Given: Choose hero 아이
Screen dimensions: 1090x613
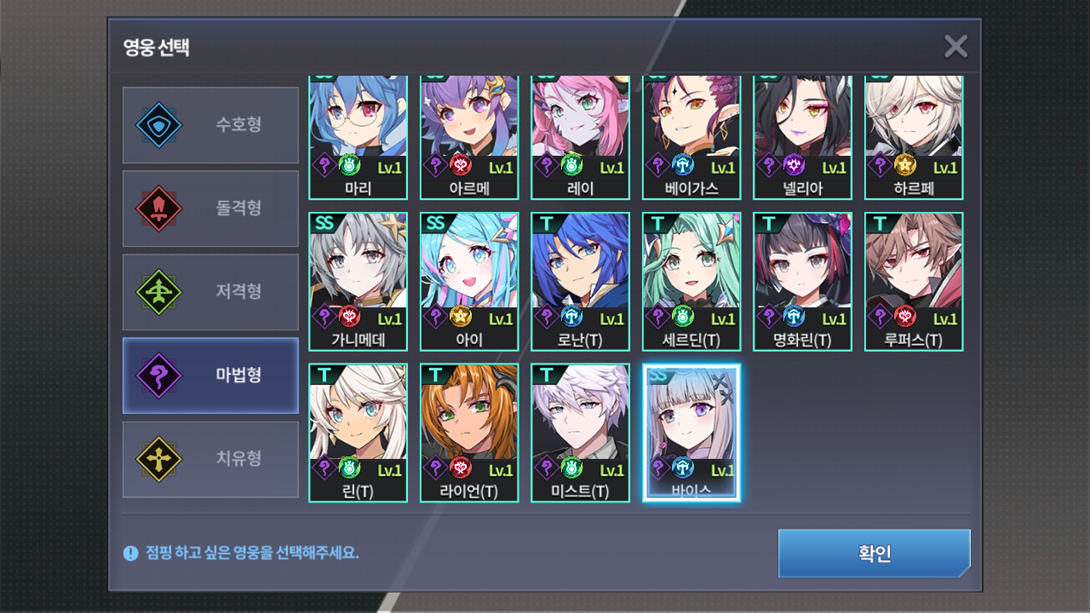Looking at the screenshot, I should pyautogui.click(x=469, y=281).
